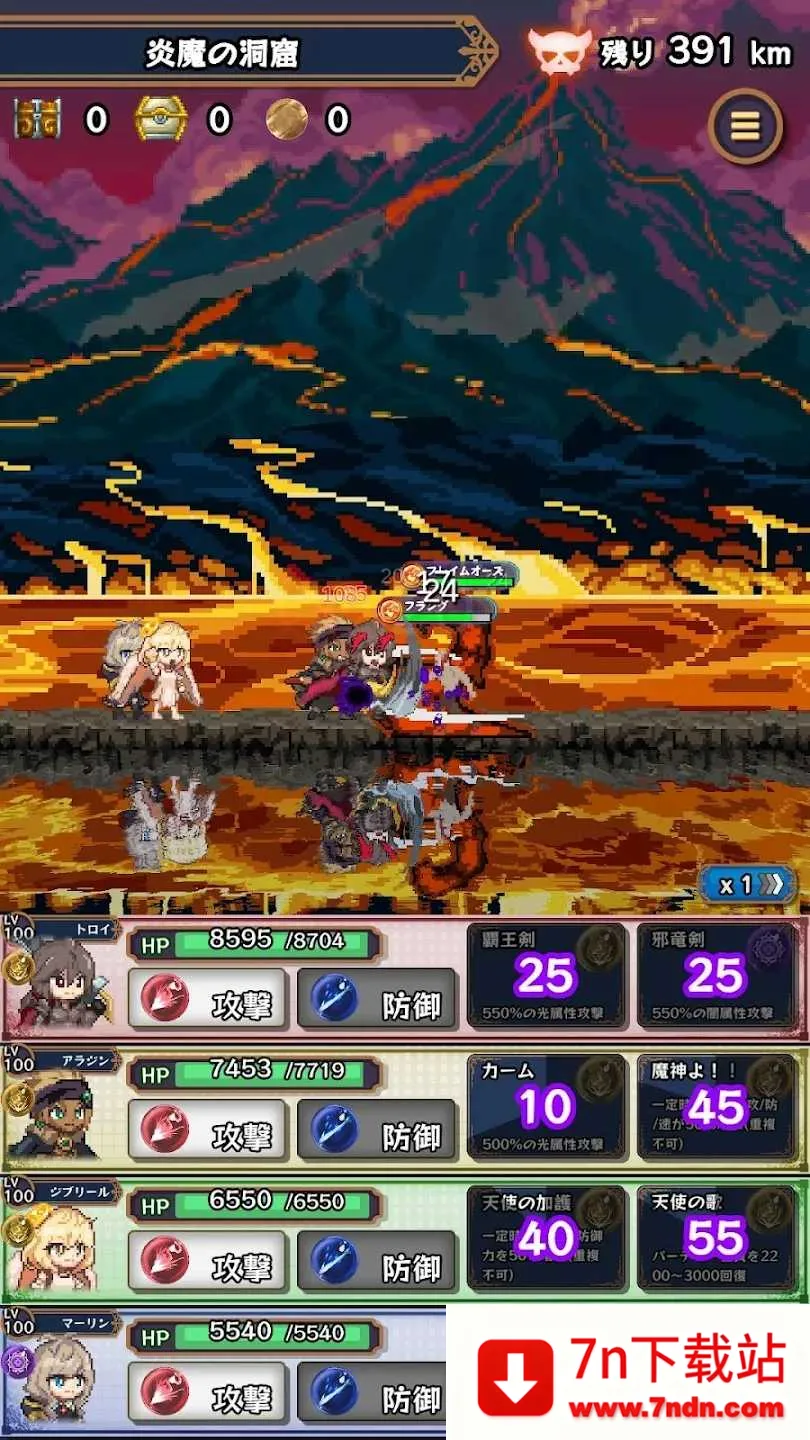The width and height of the screenshot is (810, 1440).
Task: Click ジブリール's 防御 defense button
Action: point(377,1263)
